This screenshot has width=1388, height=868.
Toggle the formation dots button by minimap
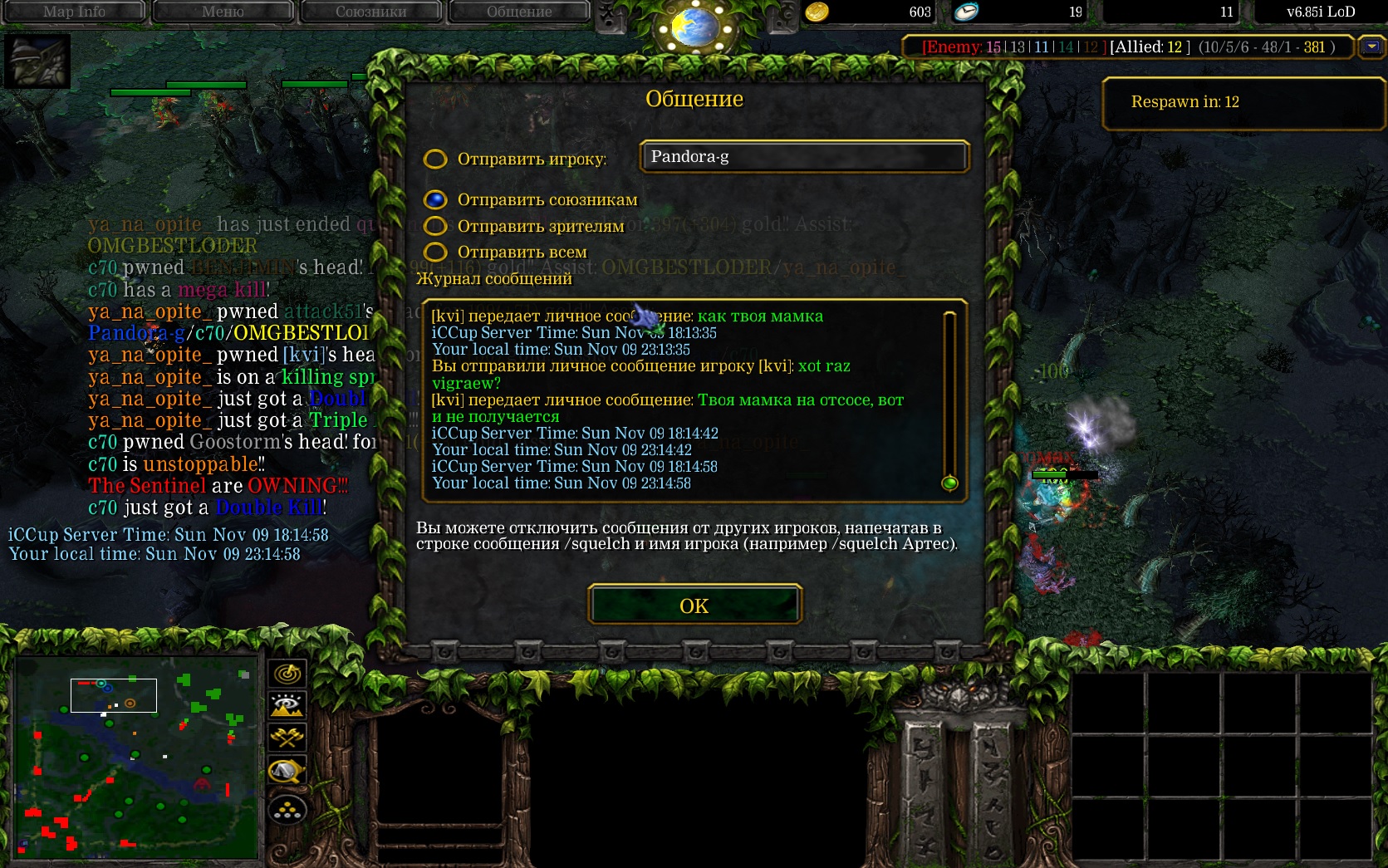[287, 809]
